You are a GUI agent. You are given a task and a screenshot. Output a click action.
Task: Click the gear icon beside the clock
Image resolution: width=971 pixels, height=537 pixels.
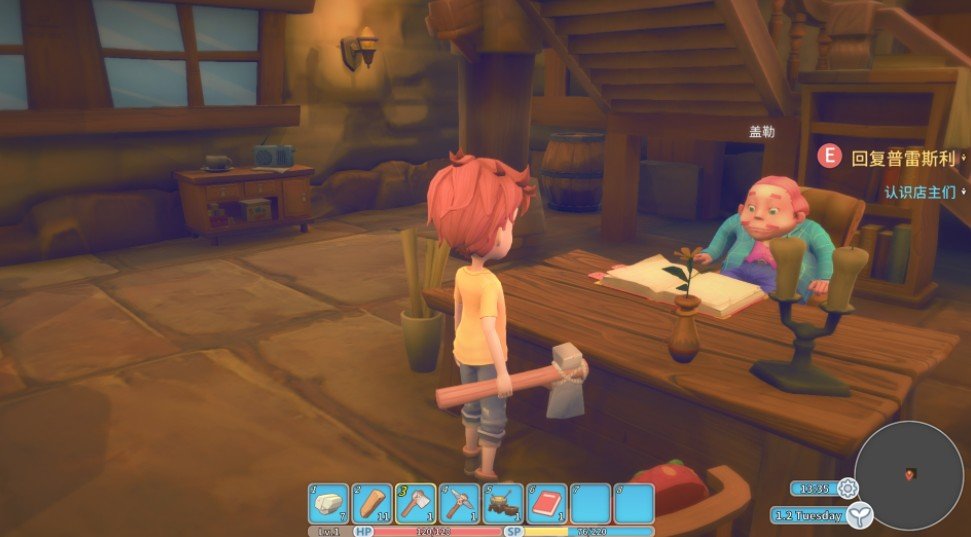pos(848,488)
